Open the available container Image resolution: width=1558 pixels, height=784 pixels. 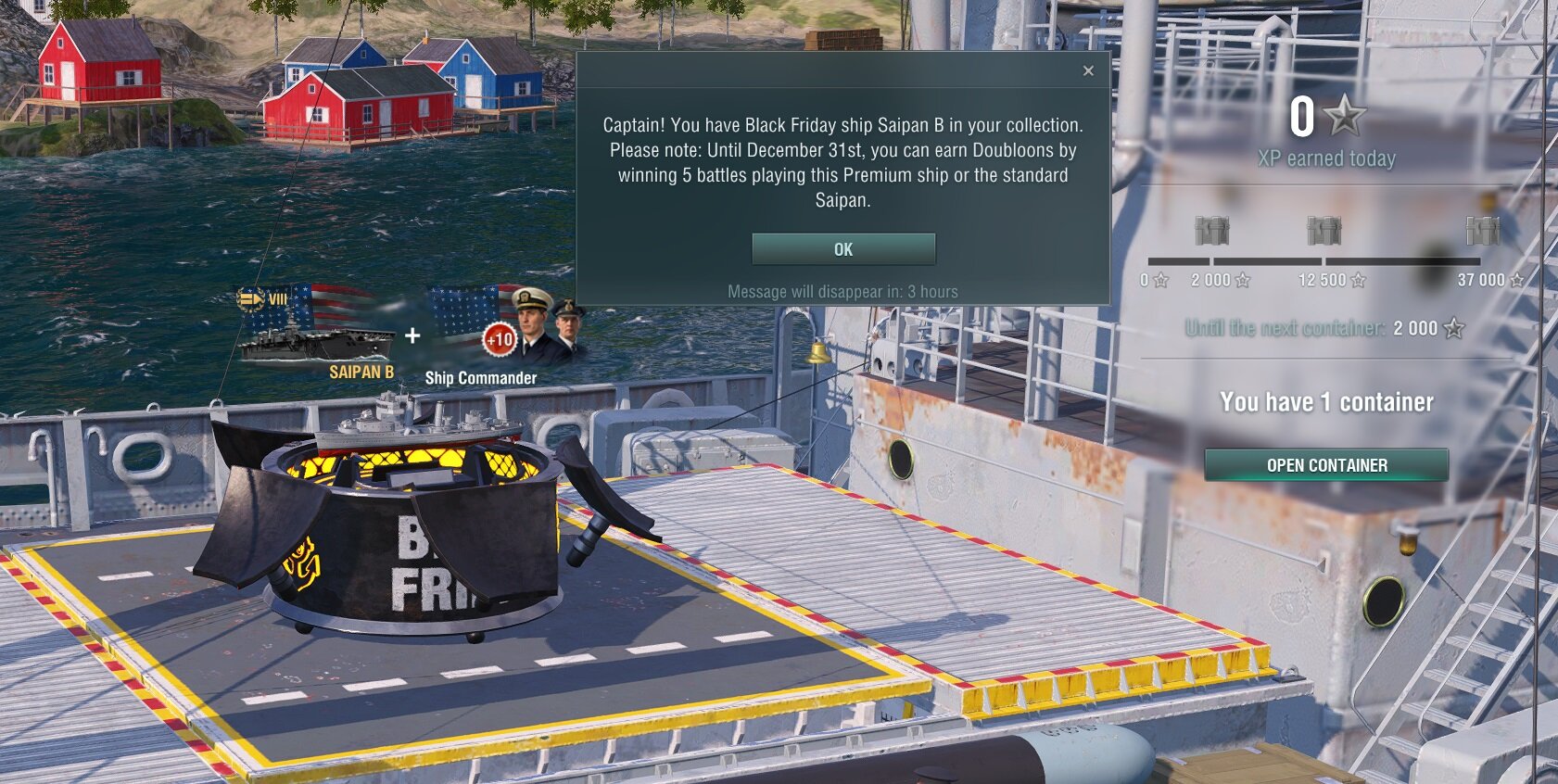coord(1326,465)
